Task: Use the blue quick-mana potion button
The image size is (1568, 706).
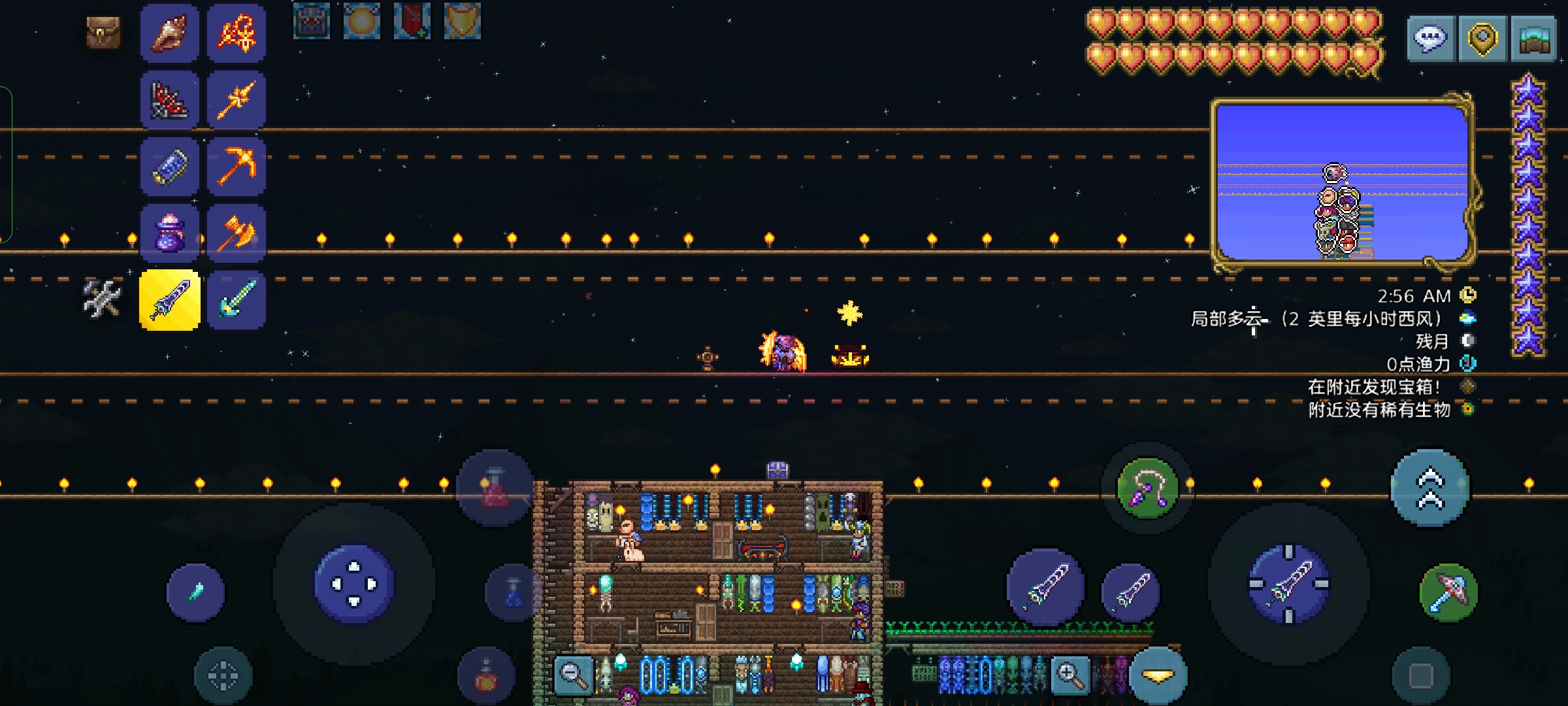Action: tap(514, 592)
